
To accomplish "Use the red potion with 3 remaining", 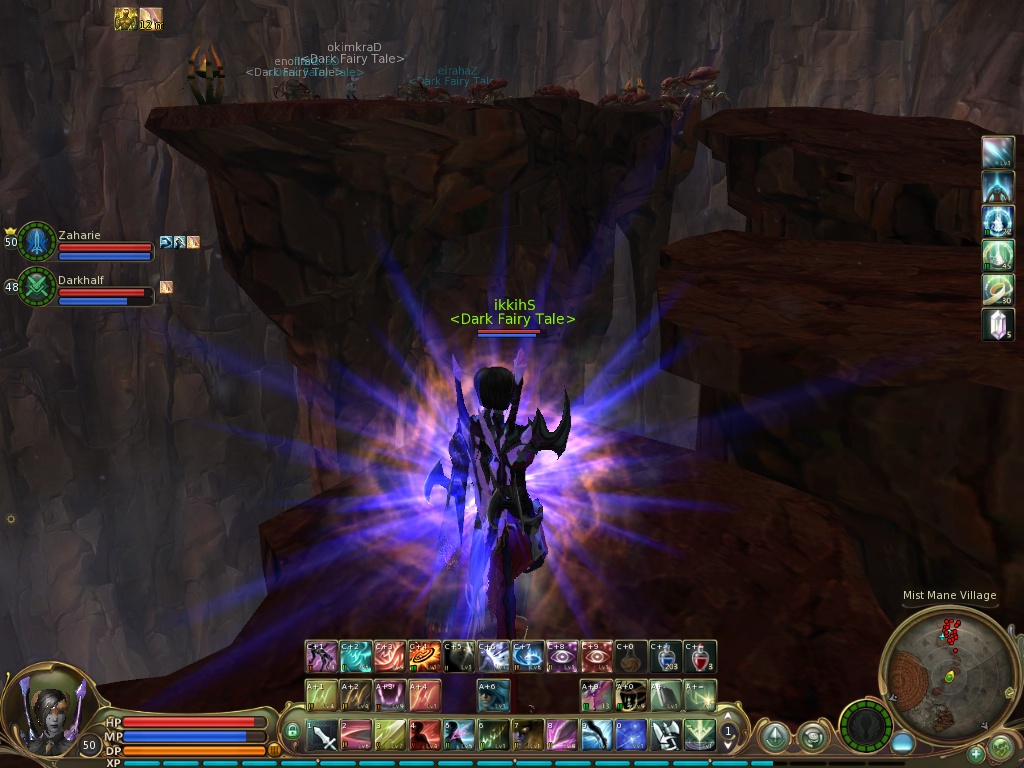I will pyautogui.click(x=700, y=657).
